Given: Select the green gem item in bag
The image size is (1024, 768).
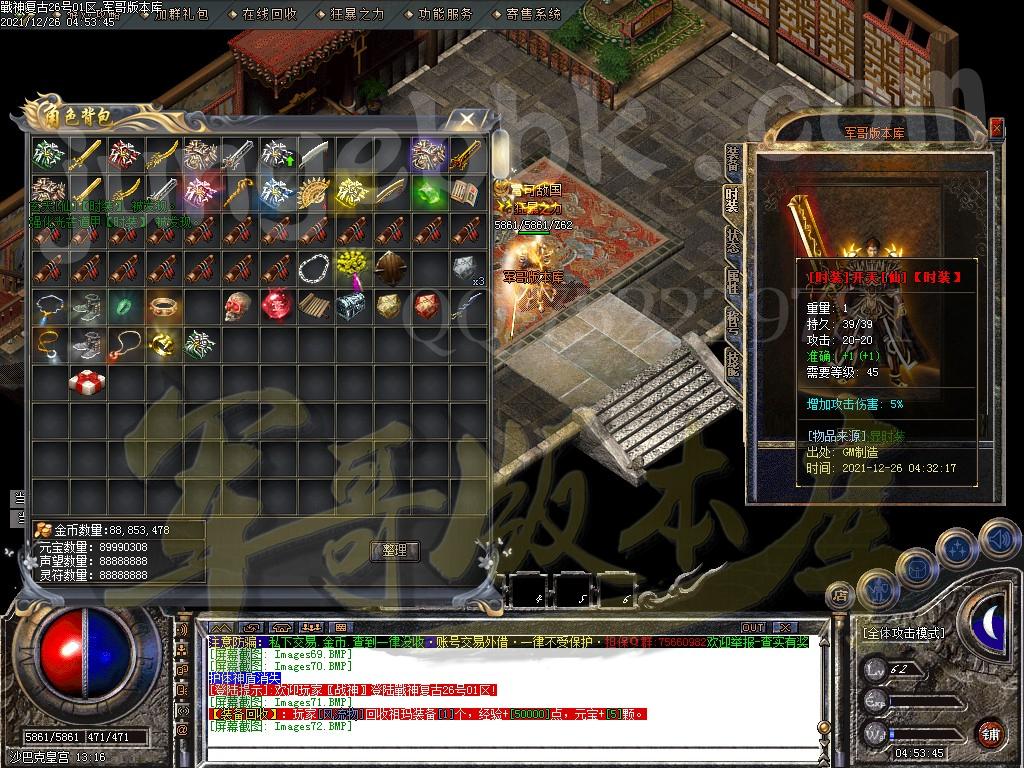Looking at the screenshot, I should point(427,191).
